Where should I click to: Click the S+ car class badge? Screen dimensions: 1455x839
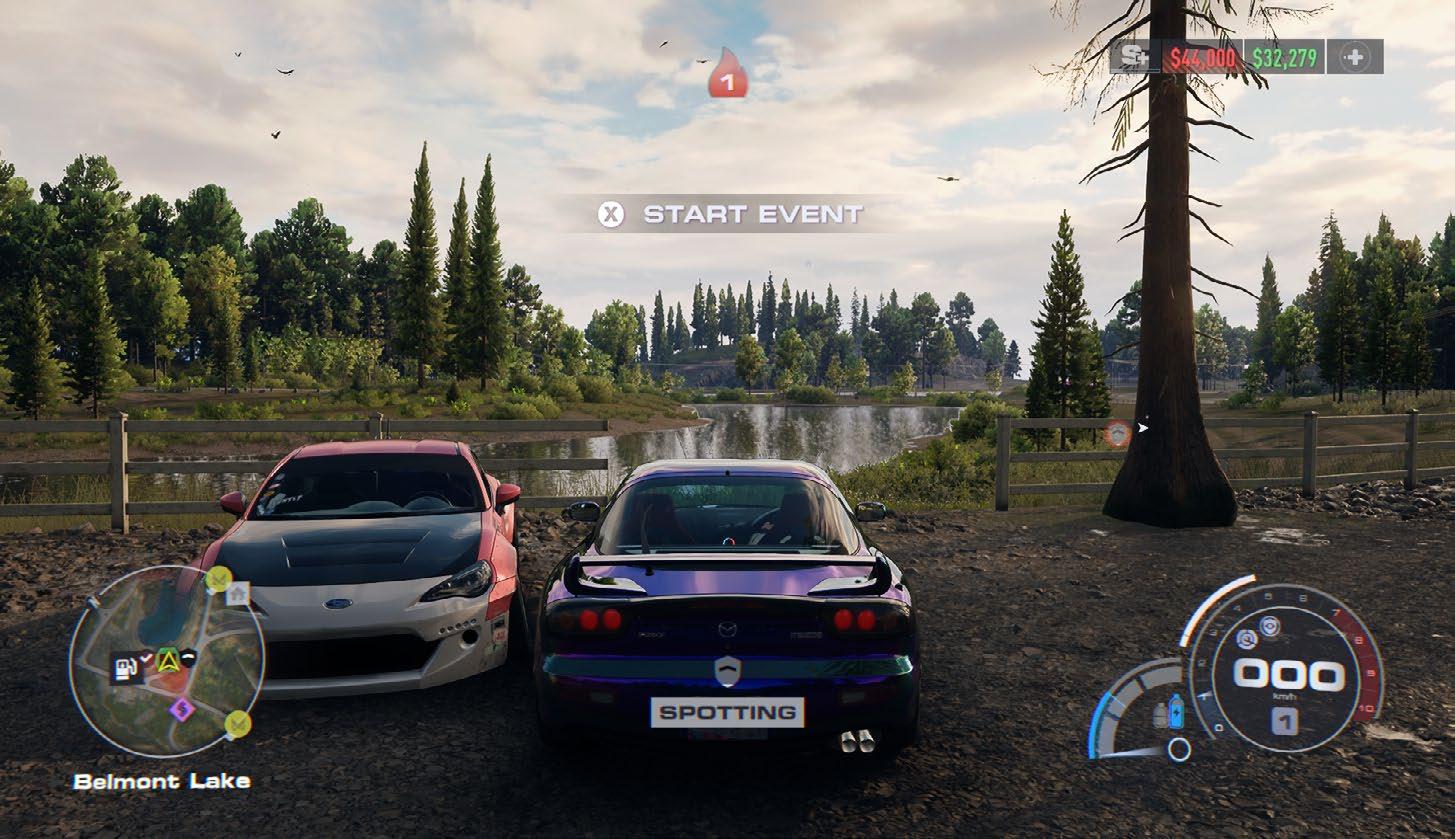(1134, 57)
